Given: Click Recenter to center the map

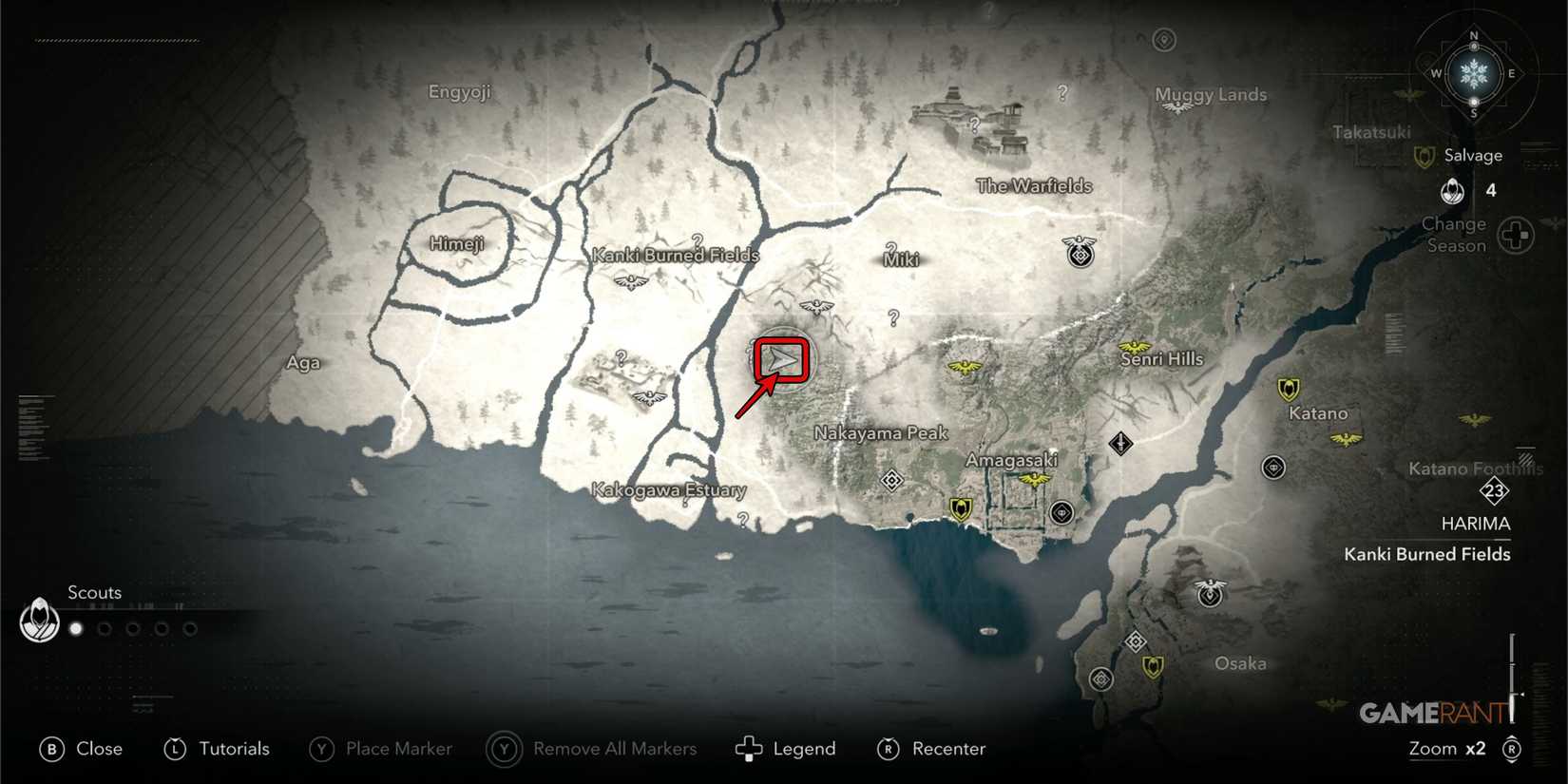Looking at the screenshot, I should tap(931, 749).
